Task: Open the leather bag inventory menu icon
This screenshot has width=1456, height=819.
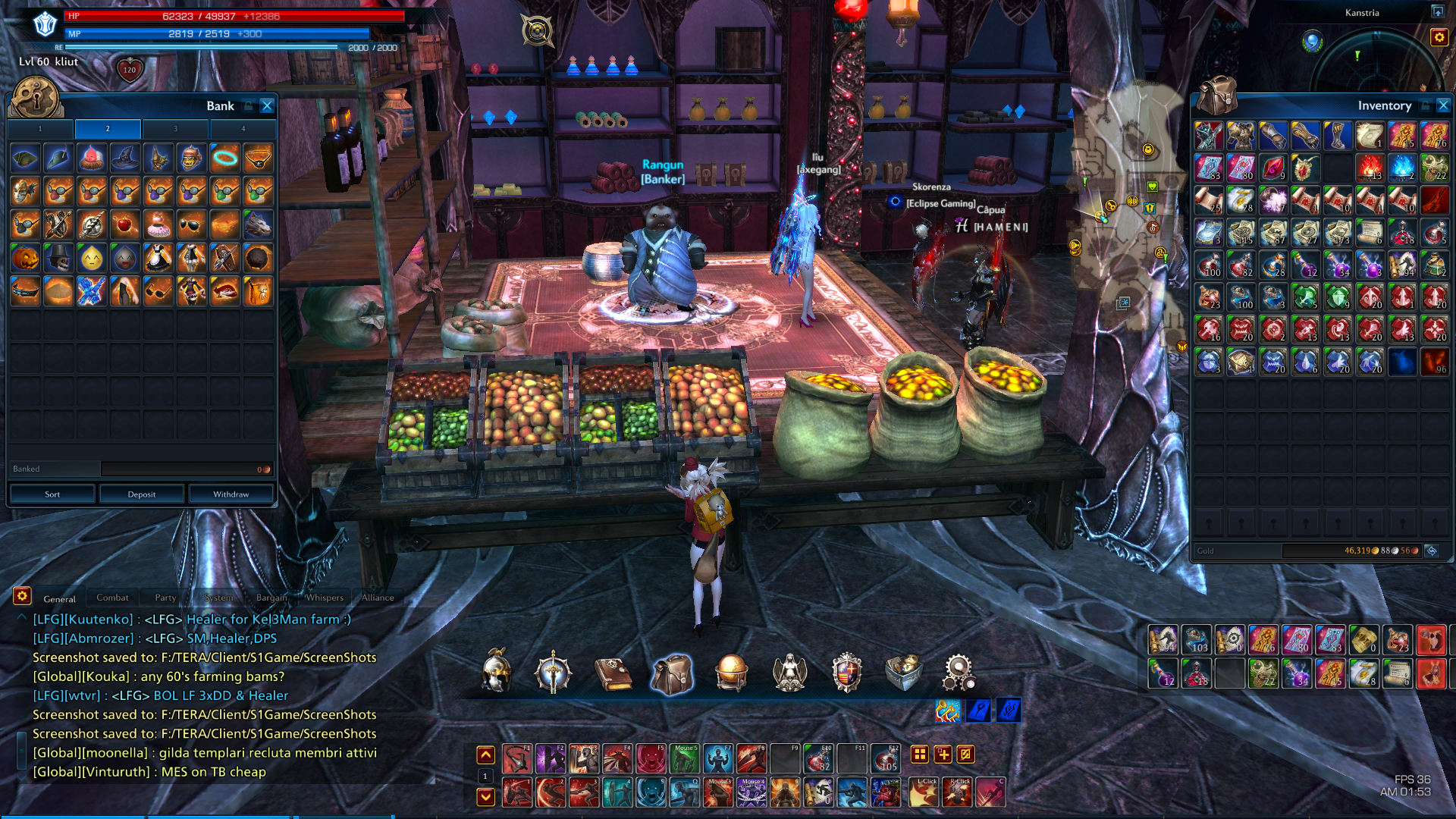Action: coord(672,673)
